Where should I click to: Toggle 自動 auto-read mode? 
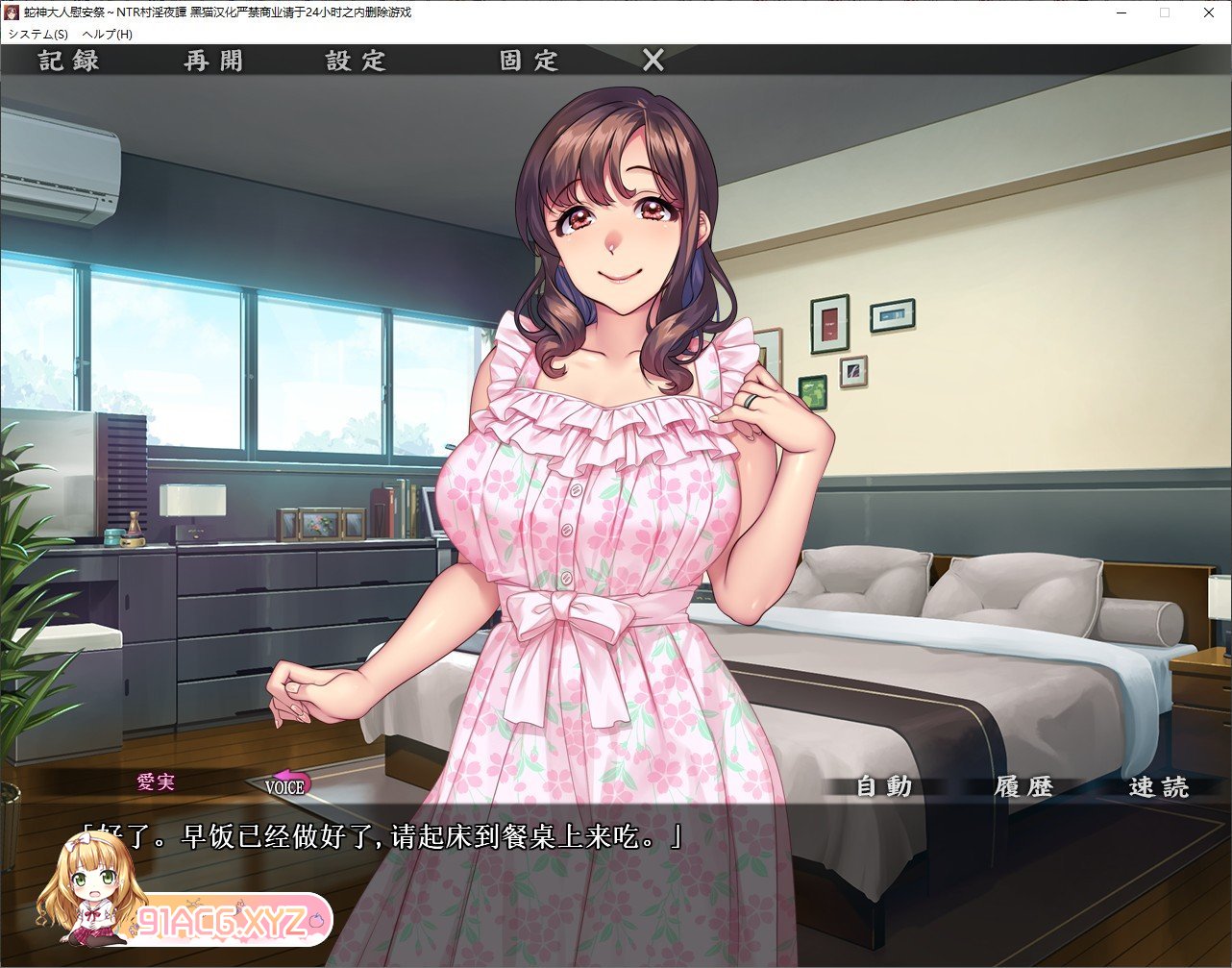pos(884,785)
